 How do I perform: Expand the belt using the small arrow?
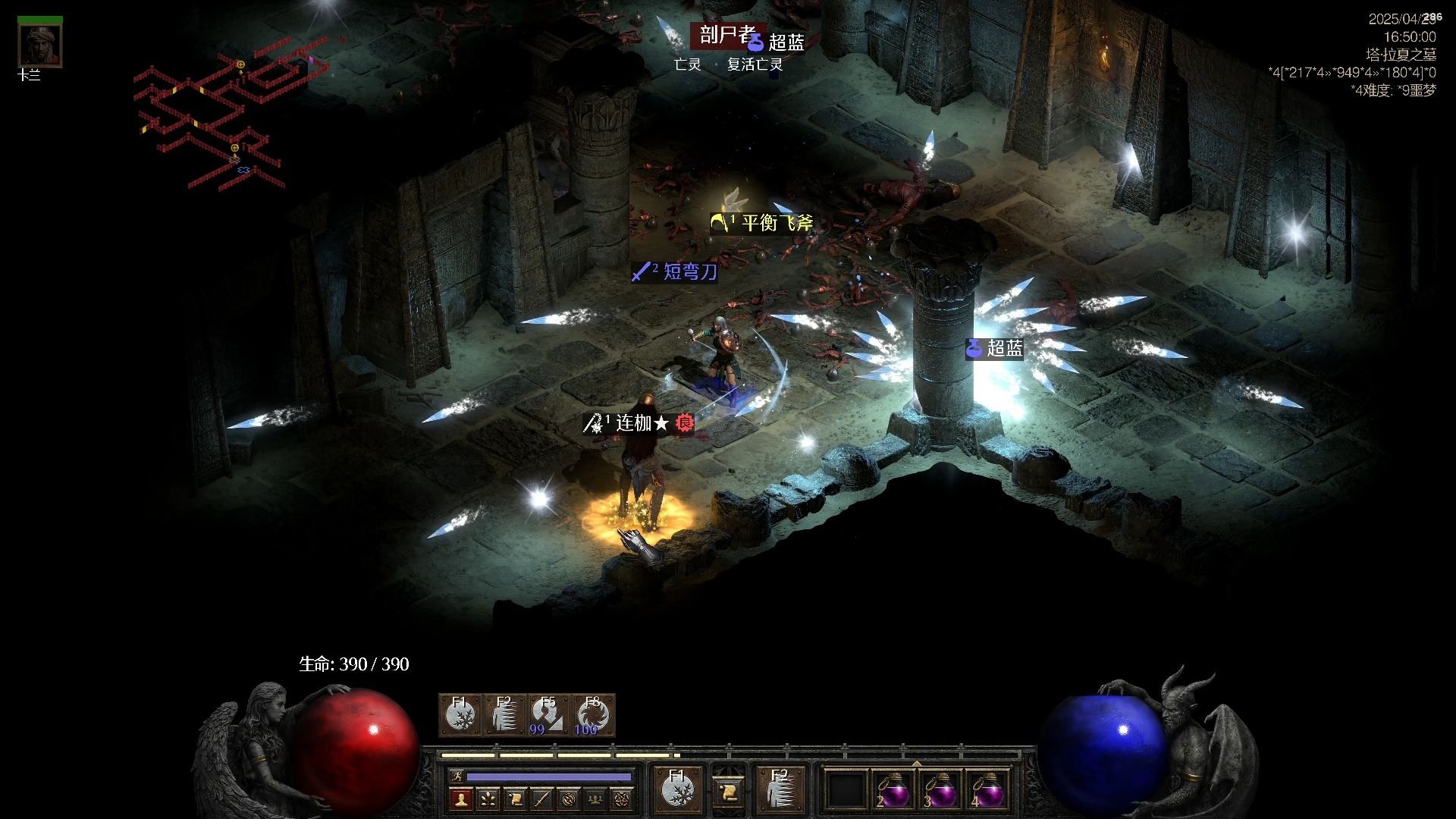click(917, 763)
